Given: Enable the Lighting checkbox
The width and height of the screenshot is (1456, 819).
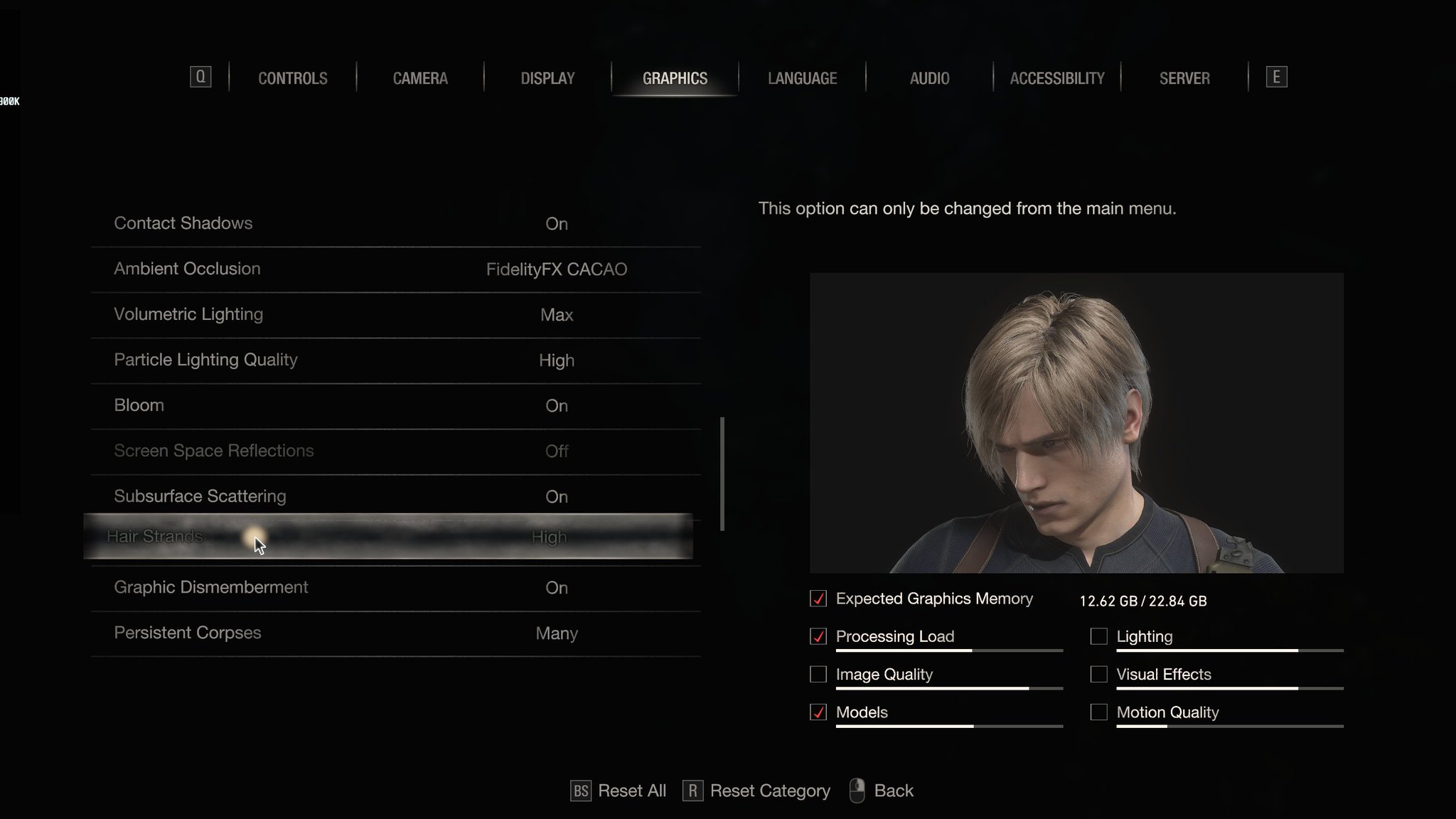Looking at the screenshot, I should tap(1098, 636).
